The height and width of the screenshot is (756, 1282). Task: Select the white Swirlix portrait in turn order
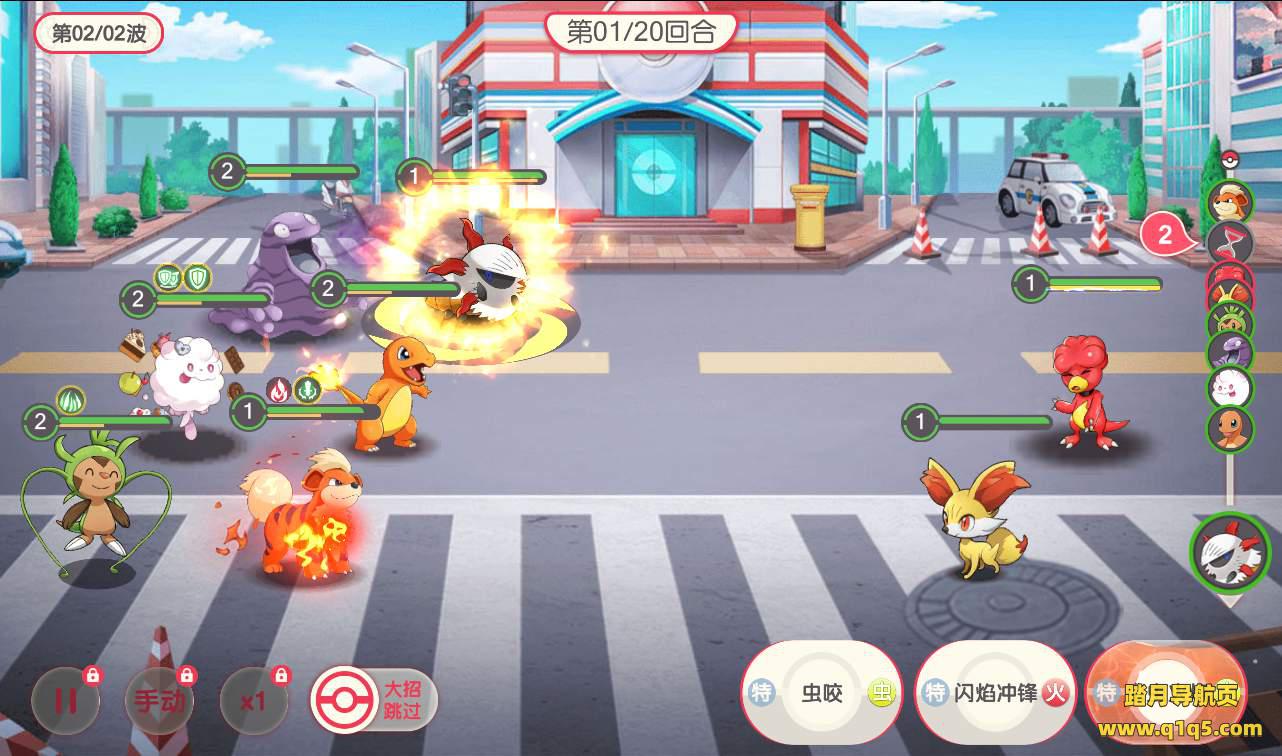tap(1229, 387)
